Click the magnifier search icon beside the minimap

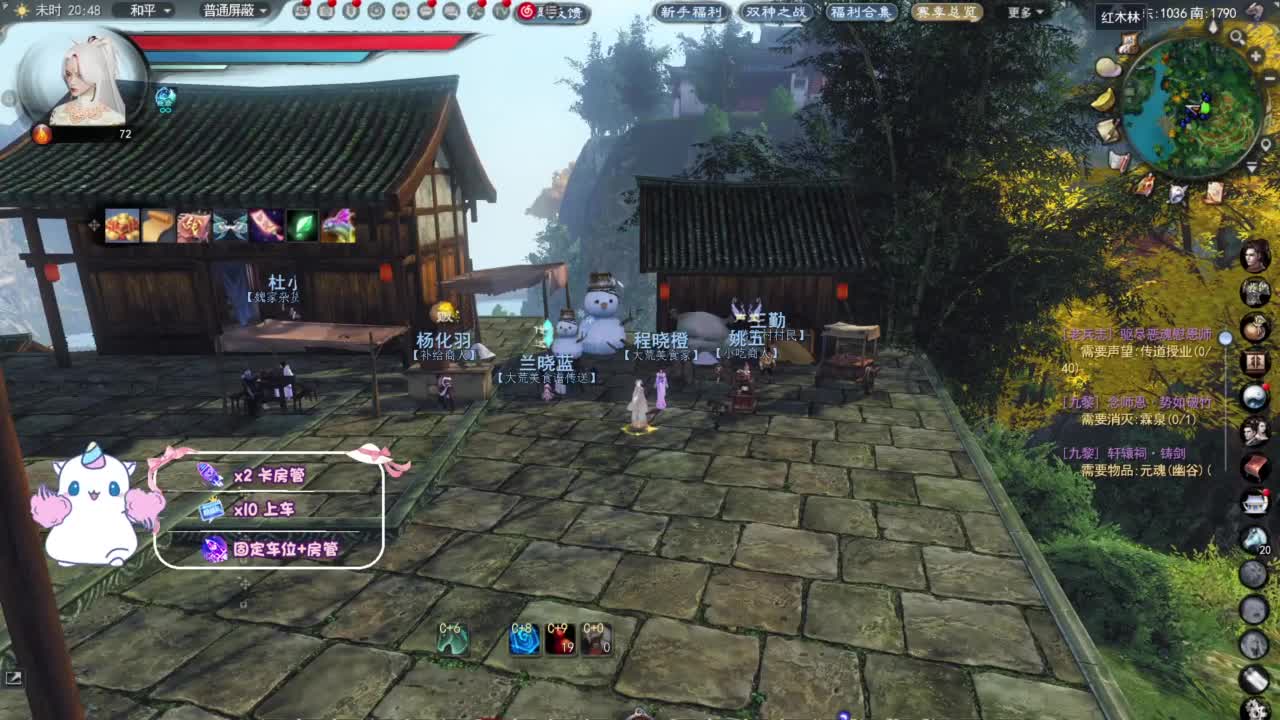tap(1237, 38)
